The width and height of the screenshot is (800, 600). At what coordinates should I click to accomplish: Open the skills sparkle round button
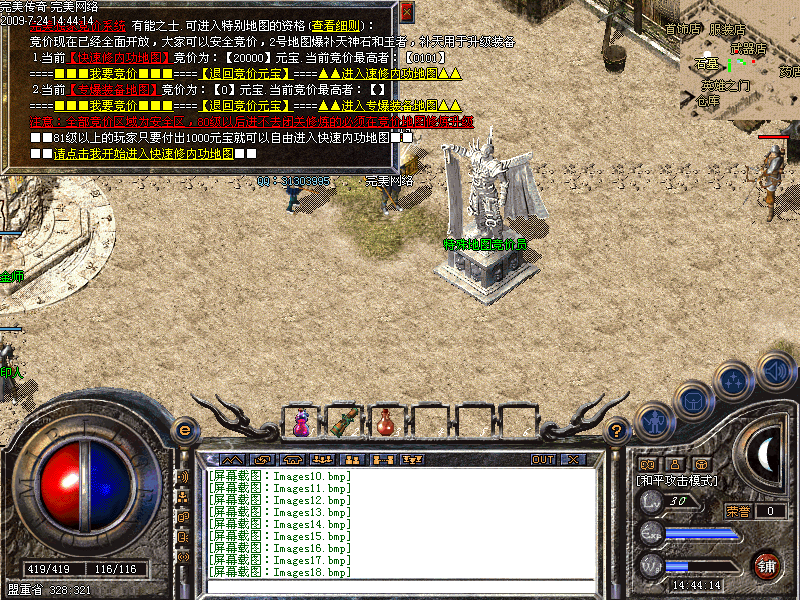point(734,381)
